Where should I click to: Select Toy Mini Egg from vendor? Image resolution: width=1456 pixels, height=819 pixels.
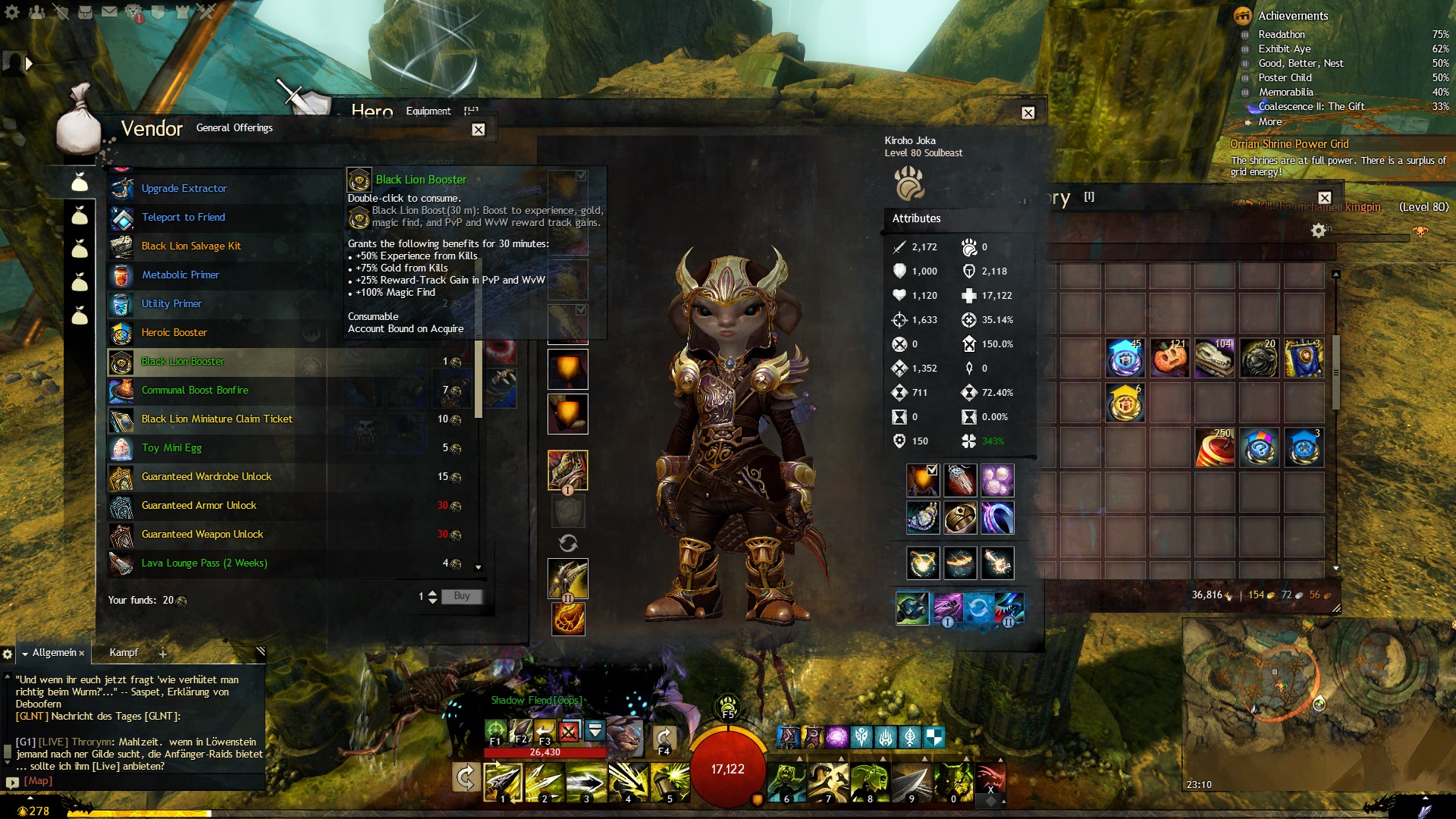[x=171, y=448]
